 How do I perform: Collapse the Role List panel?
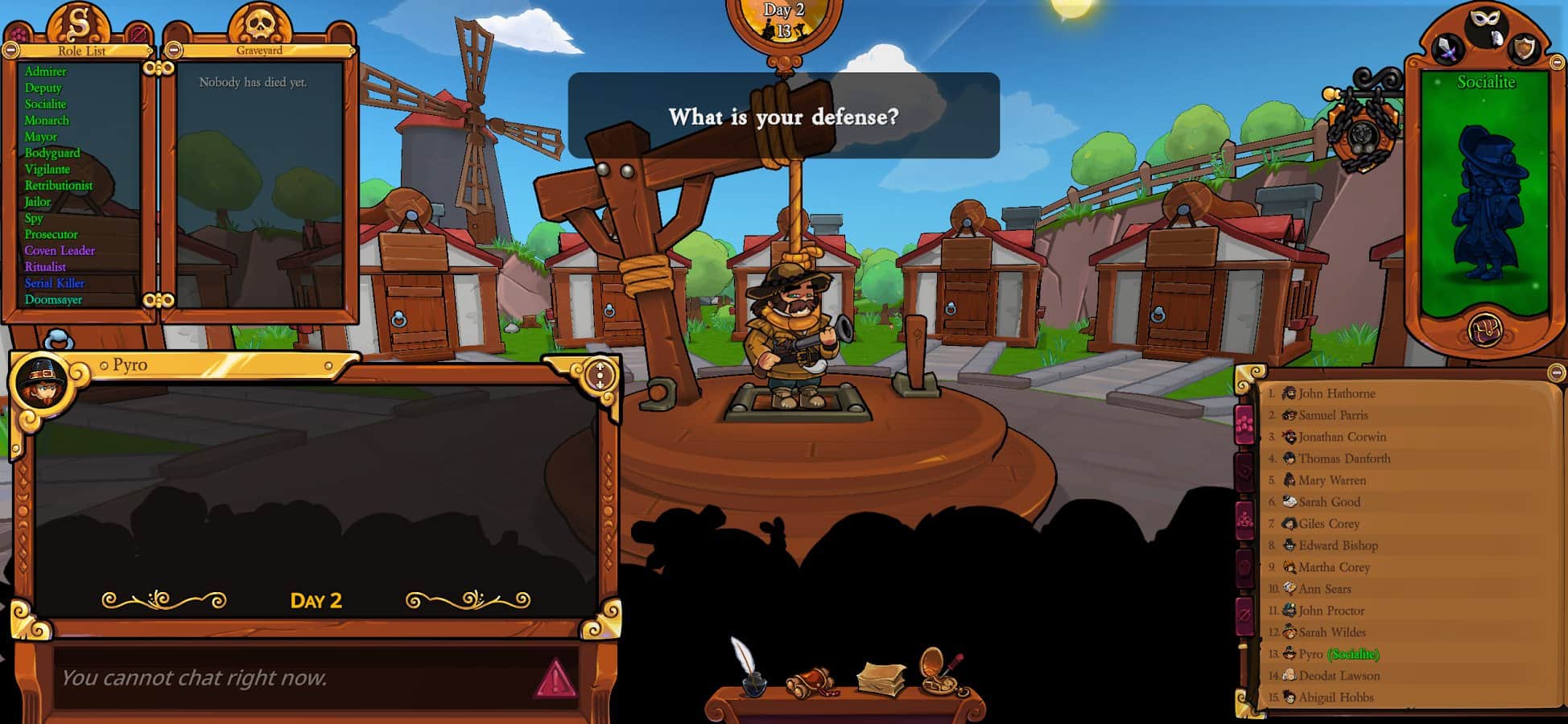(12, 51)
